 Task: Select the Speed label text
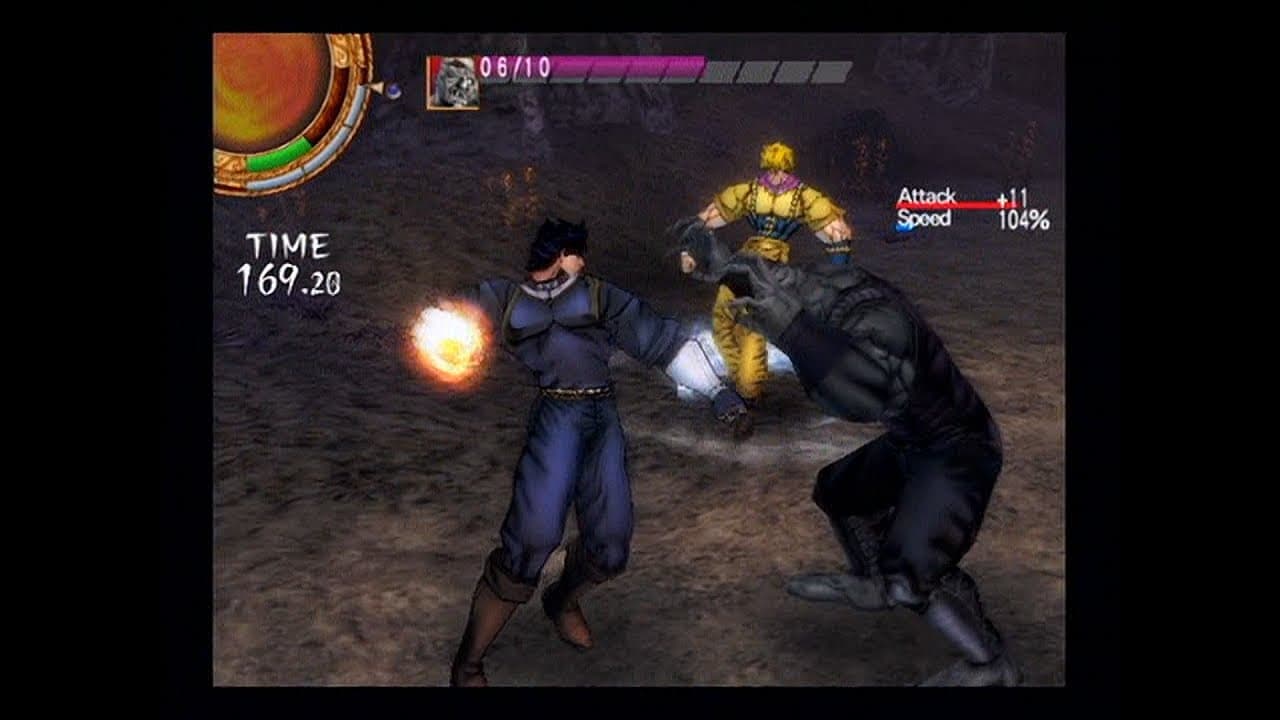(x=923, y=215)
